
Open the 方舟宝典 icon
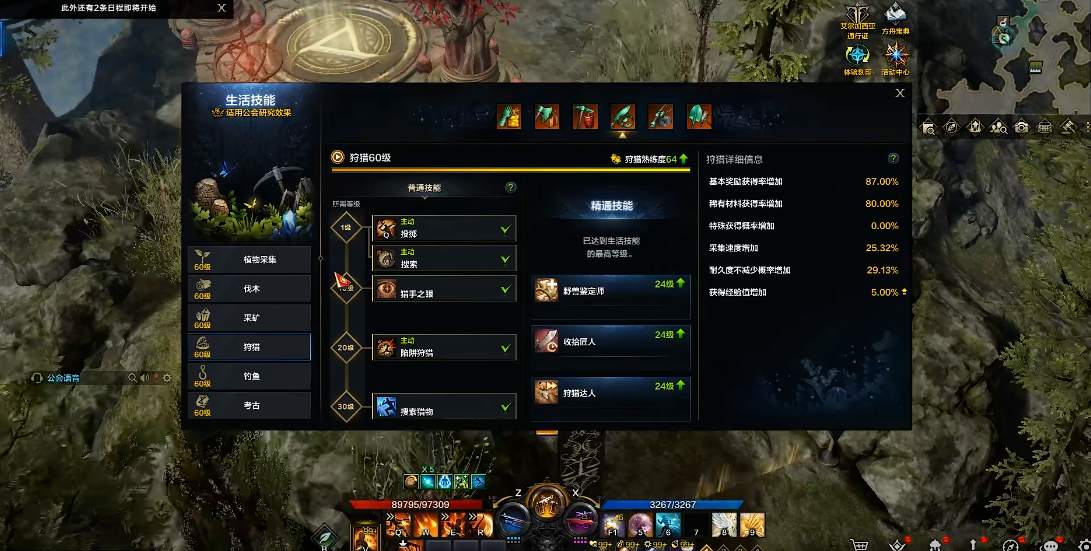pos(896,19)
